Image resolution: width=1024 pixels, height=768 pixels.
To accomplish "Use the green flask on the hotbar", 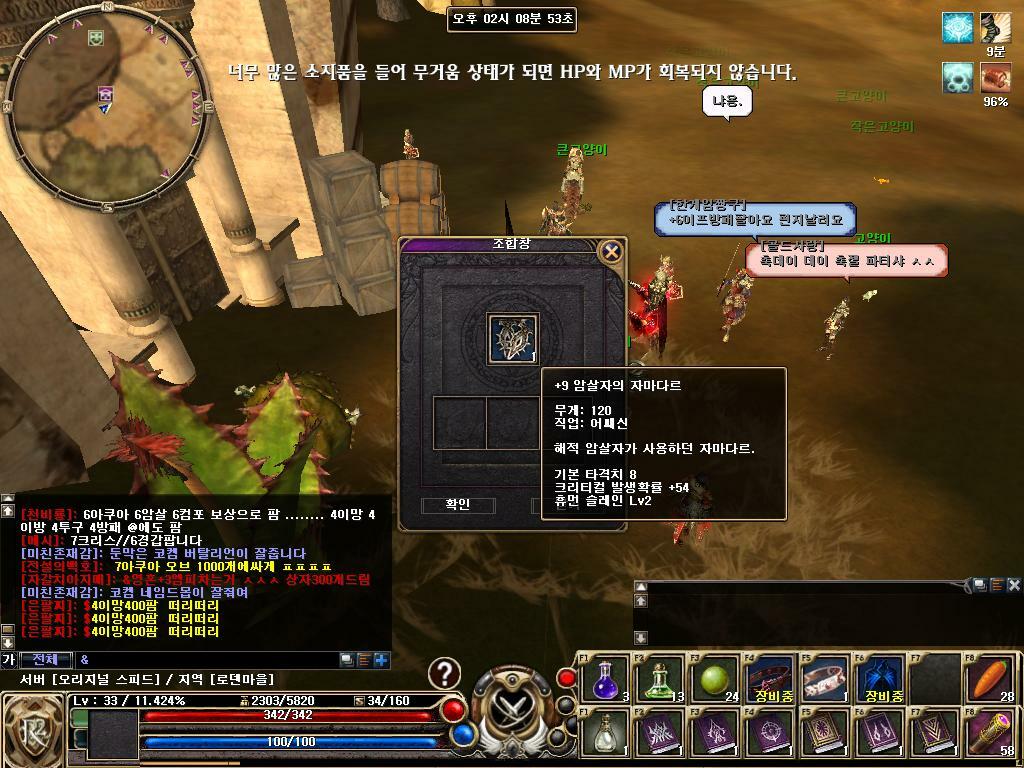I will (x=660, y=680).
